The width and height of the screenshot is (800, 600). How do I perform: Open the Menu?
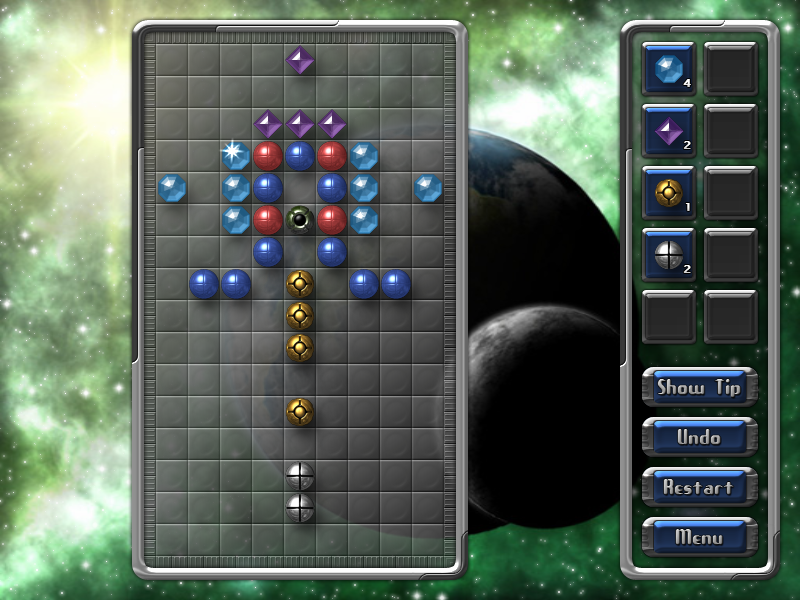[699, 537]
